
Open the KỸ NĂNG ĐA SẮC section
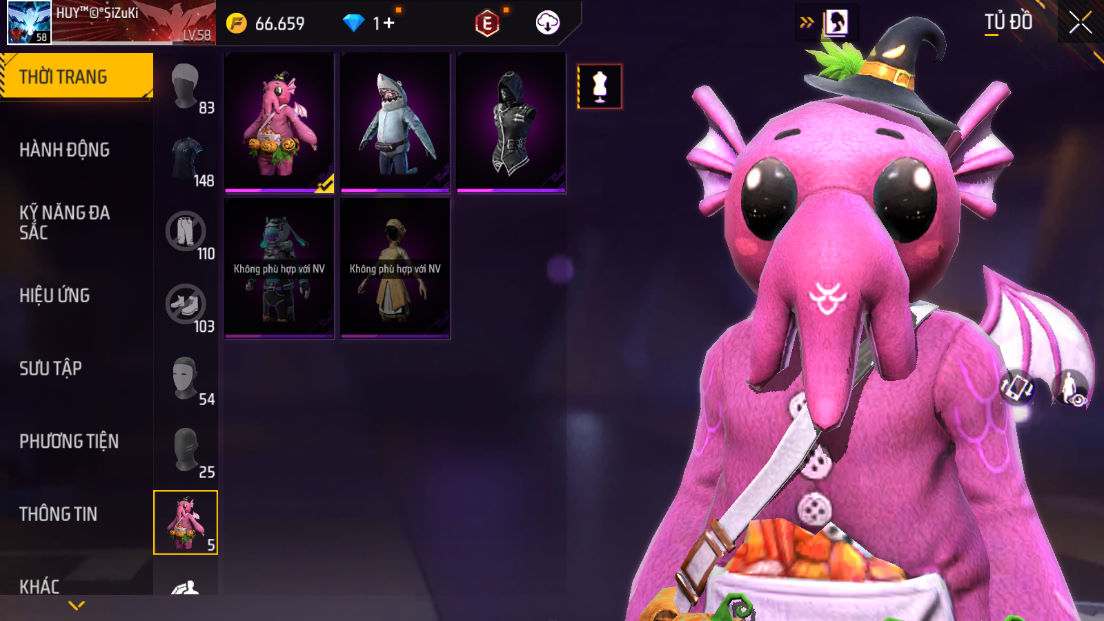[x=65, y=222]
